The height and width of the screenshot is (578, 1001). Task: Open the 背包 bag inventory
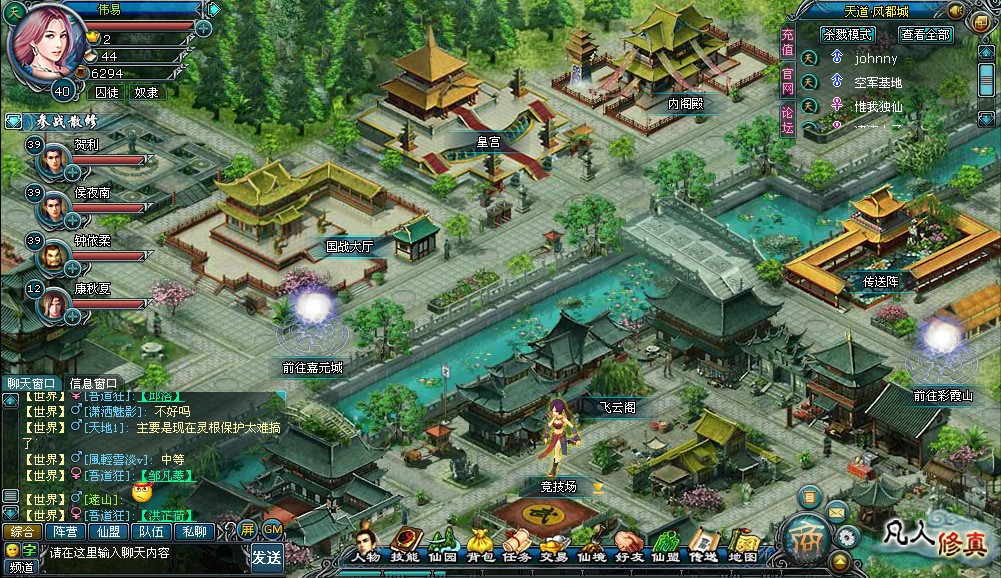(x=480, y=544)
